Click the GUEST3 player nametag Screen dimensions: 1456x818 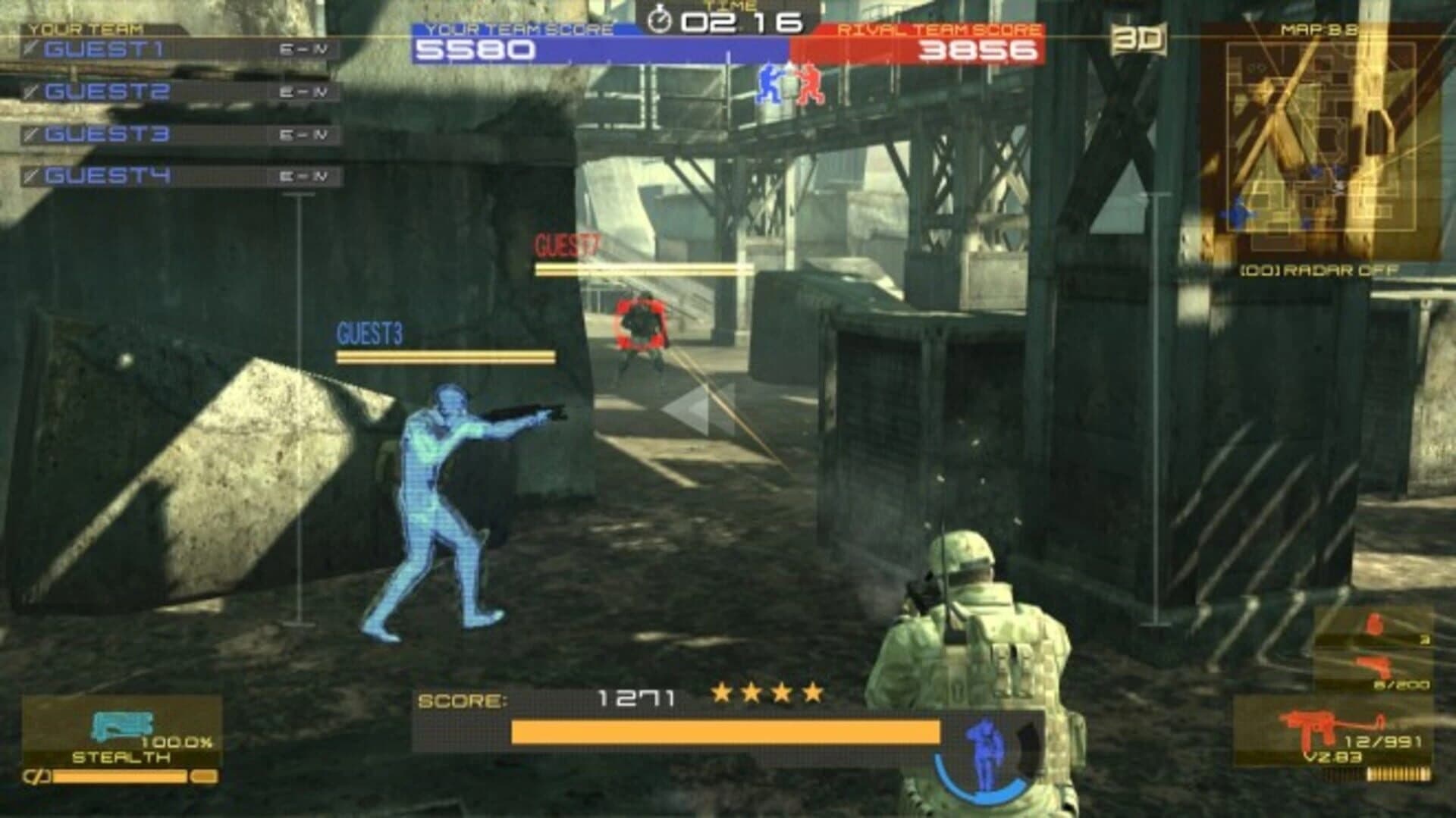369,331
